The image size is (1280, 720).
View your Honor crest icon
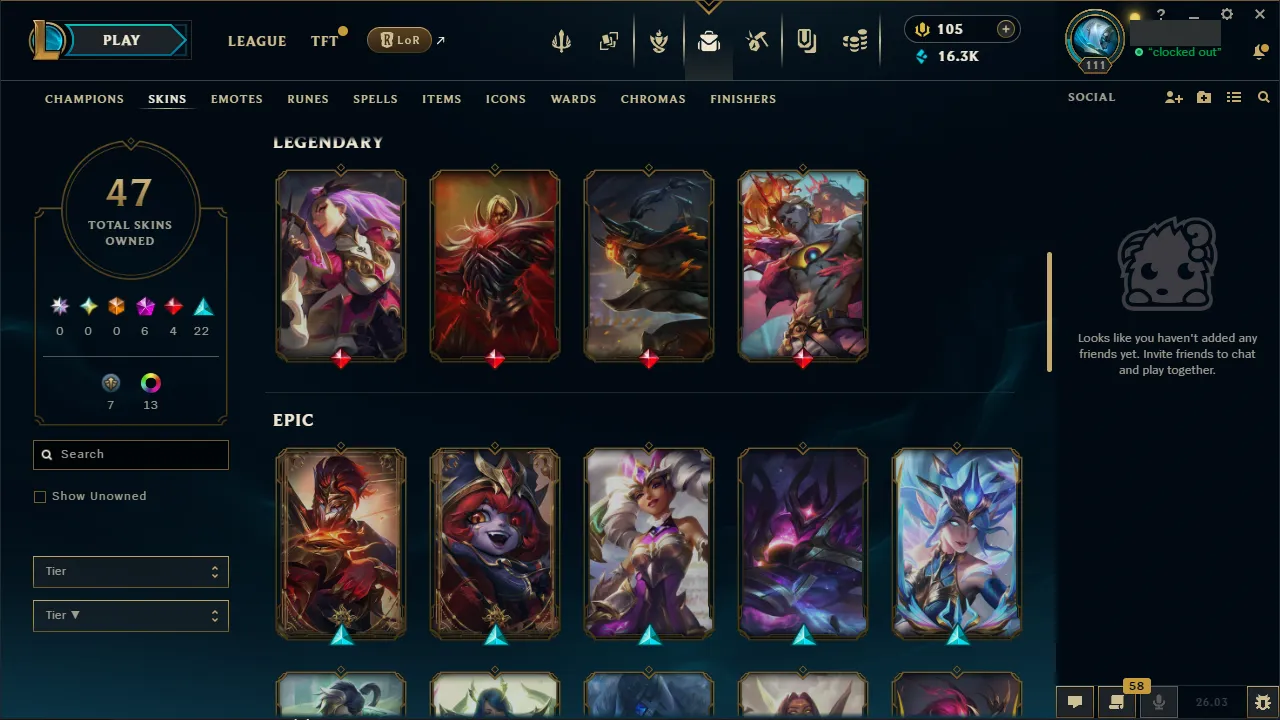point(659,41)
